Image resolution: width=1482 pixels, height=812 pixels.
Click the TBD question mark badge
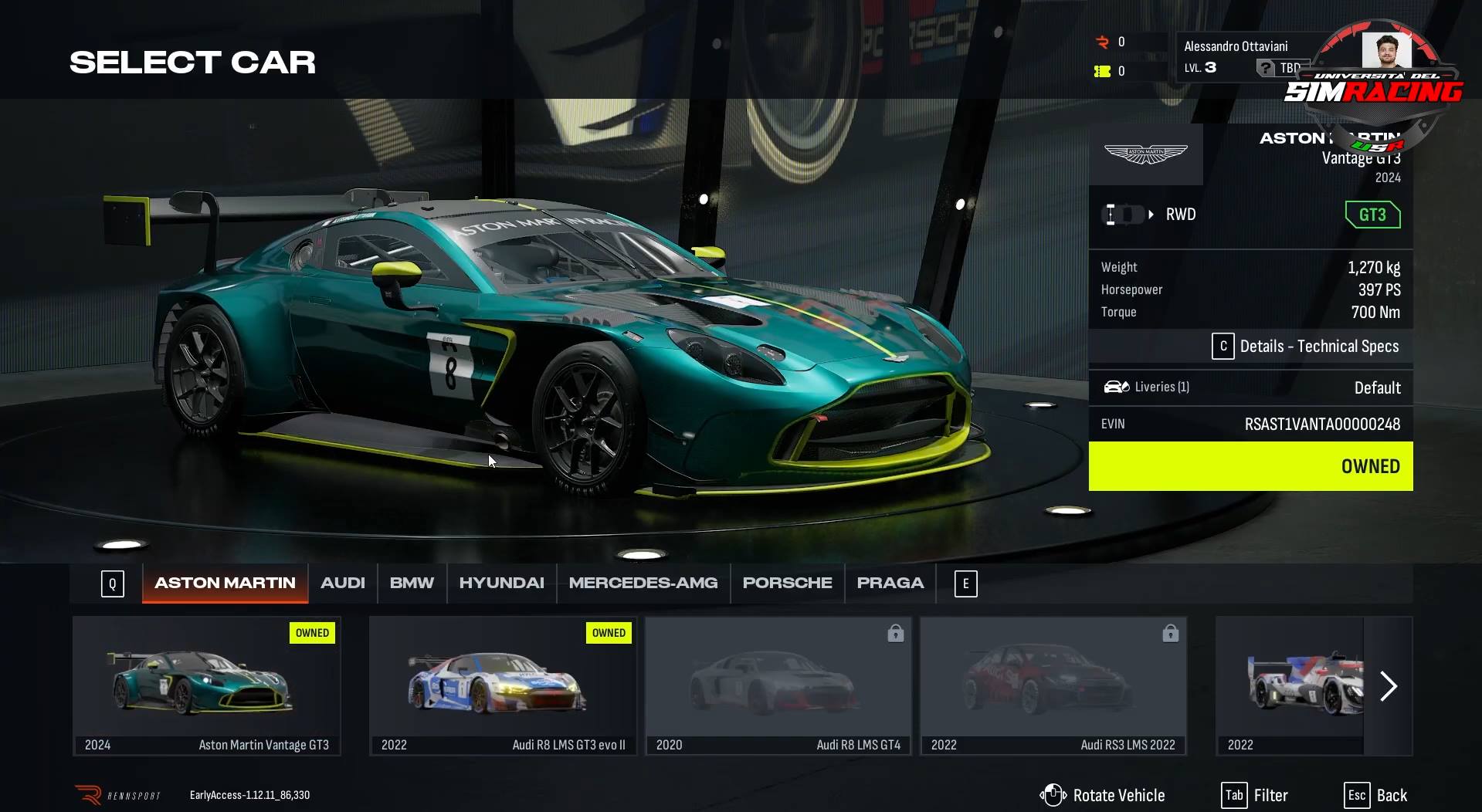pos(1265,68)
